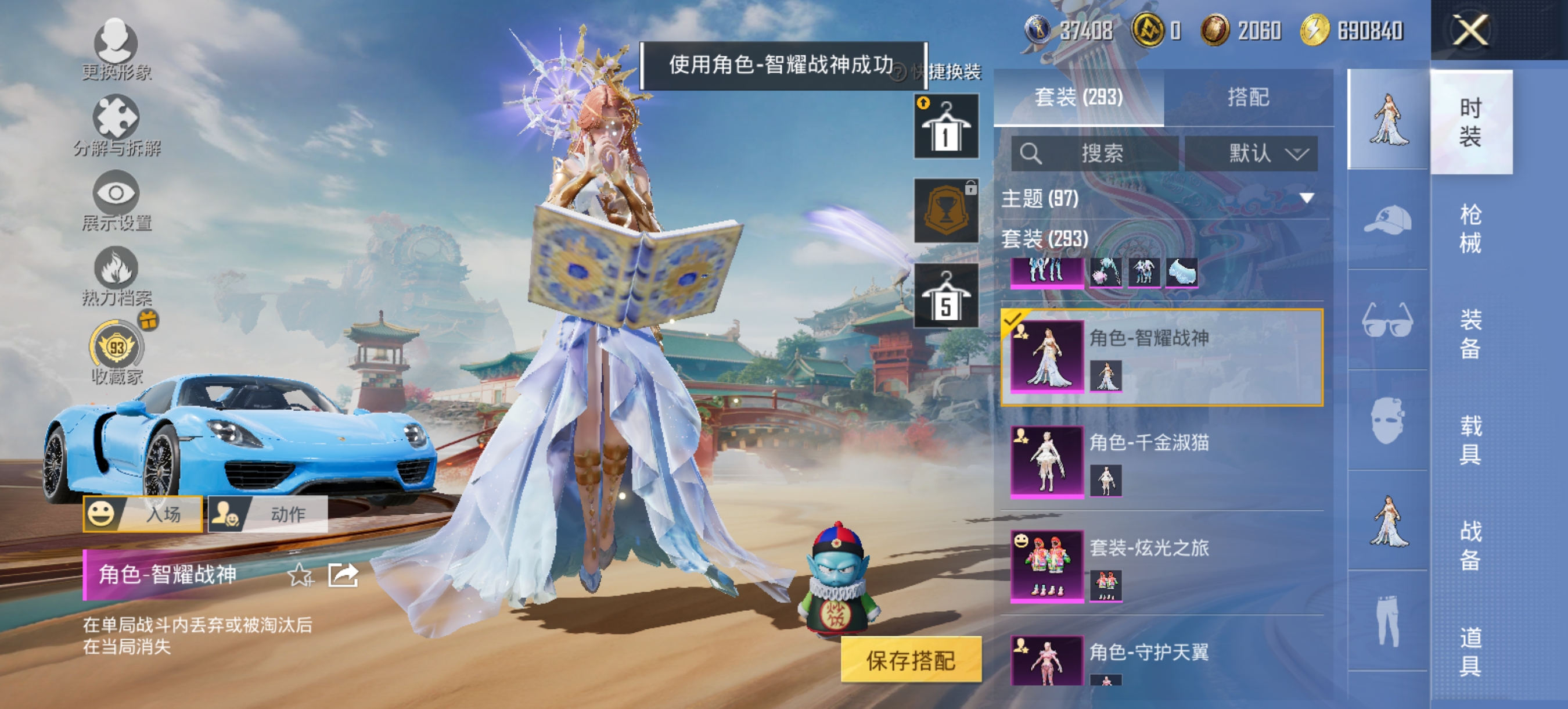This screenshot has height=709, width=1568.
Task: Click the 快捷换装 help question mark
Action: coord(897,72)
